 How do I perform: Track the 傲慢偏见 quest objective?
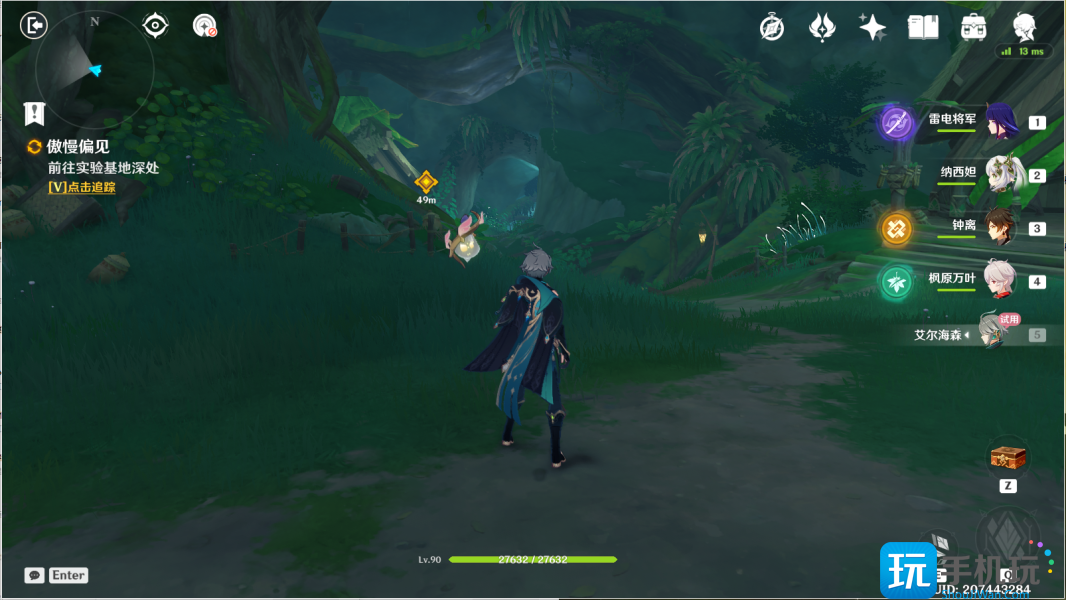pyautogui.click(x=78, y=147)
